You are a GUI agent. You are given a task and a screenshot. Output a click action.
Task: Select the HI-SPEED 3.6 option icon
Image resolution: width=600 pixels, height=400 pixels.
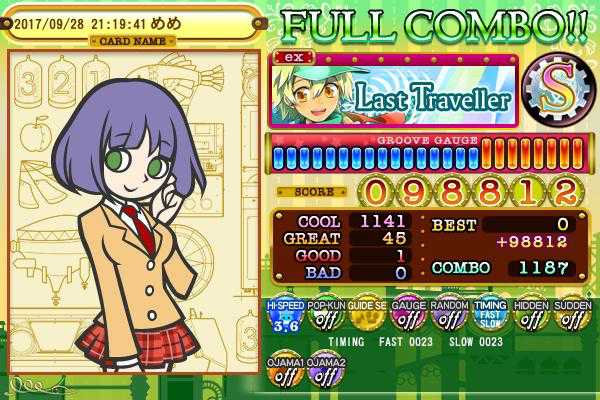(284, 315)
